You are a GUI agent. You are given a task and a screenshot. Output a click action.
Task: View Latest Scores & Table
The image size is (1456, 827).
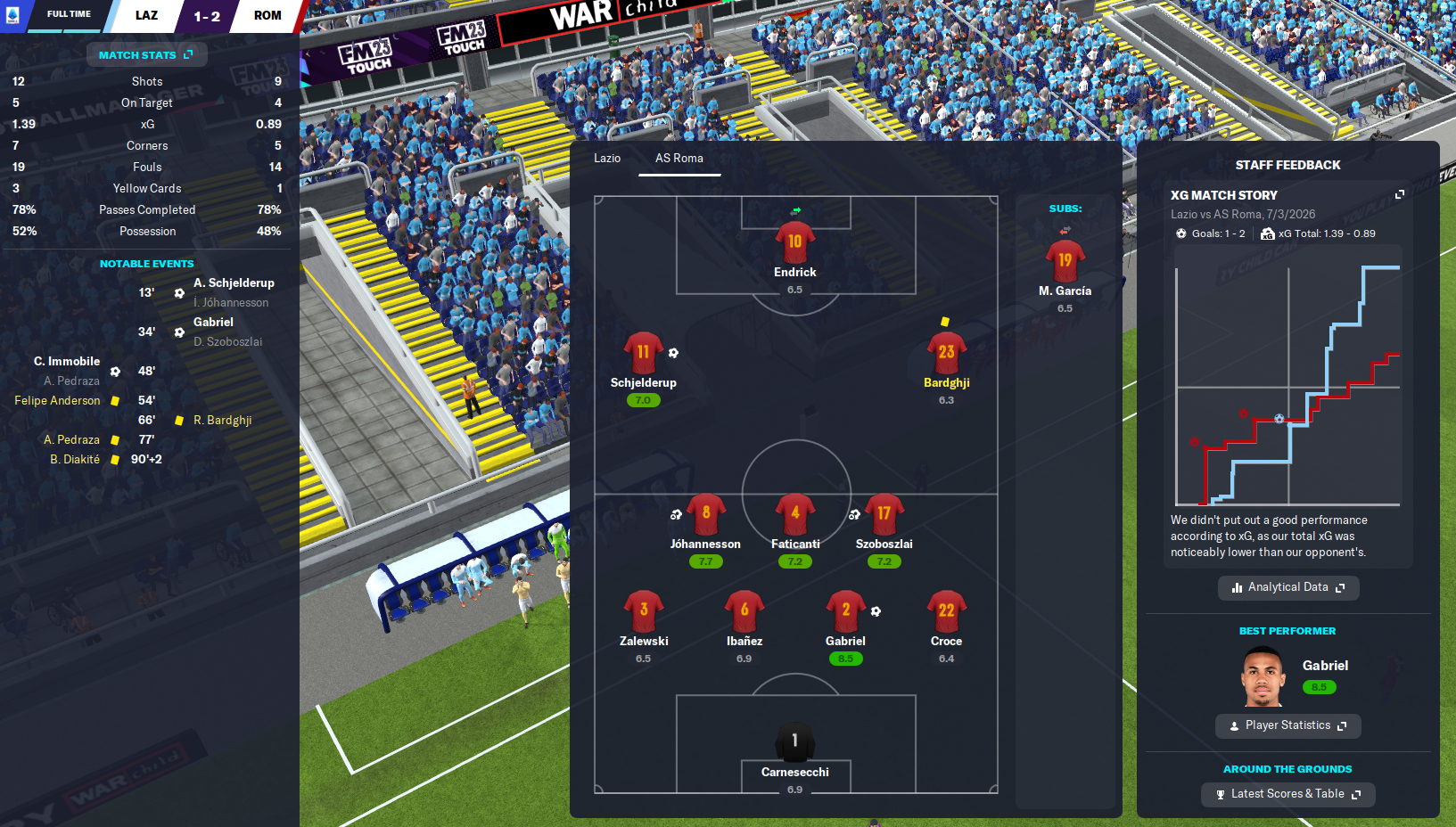coord(1287,794)
